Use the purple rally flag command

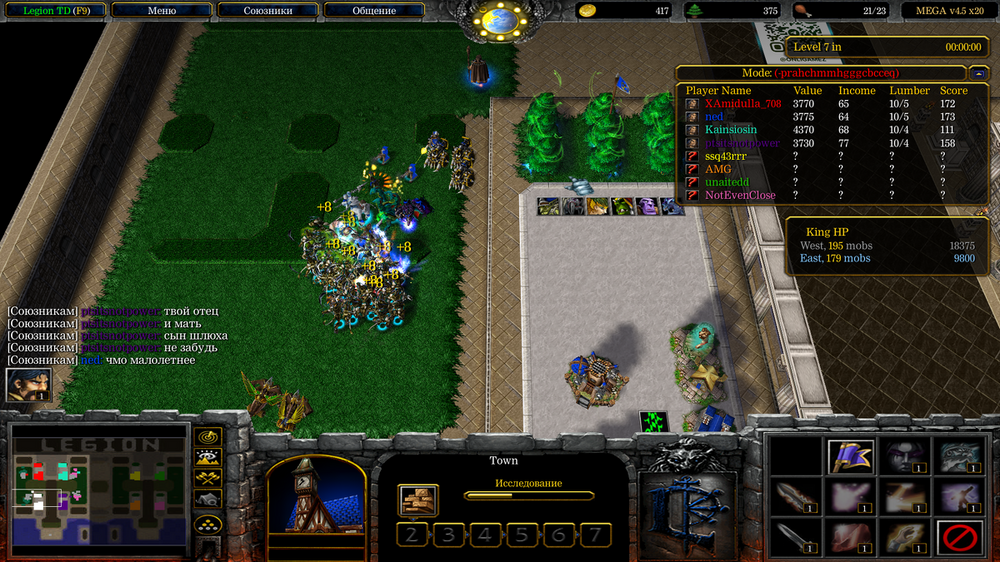[x=851, y=457]
